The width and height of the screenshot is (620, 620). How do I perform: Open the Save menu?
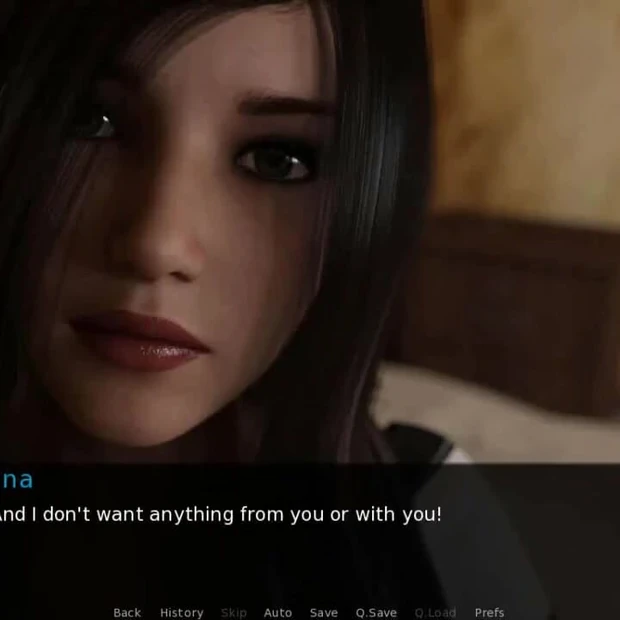coord(323,612)
